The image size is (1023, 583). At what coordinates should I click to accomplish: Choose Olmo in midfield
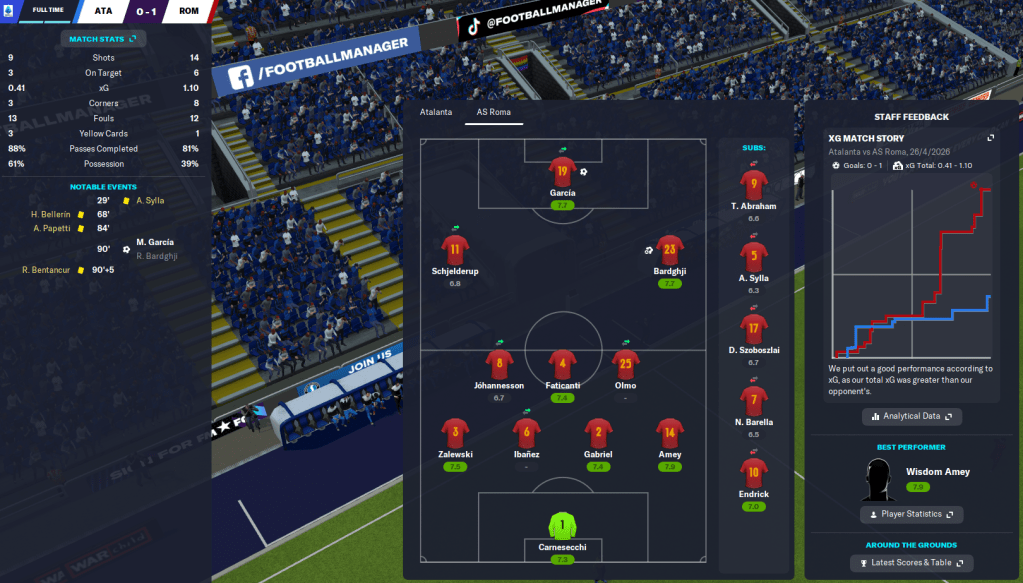pos(626,364)
